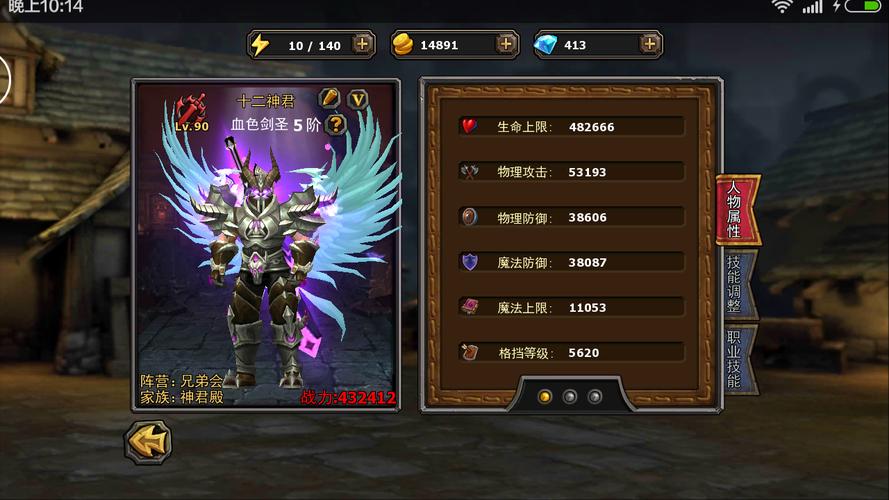This screenshot has height=500, width=889.
Task: Jump to the middle attribute page dot
Action: (x=570, y=397)
